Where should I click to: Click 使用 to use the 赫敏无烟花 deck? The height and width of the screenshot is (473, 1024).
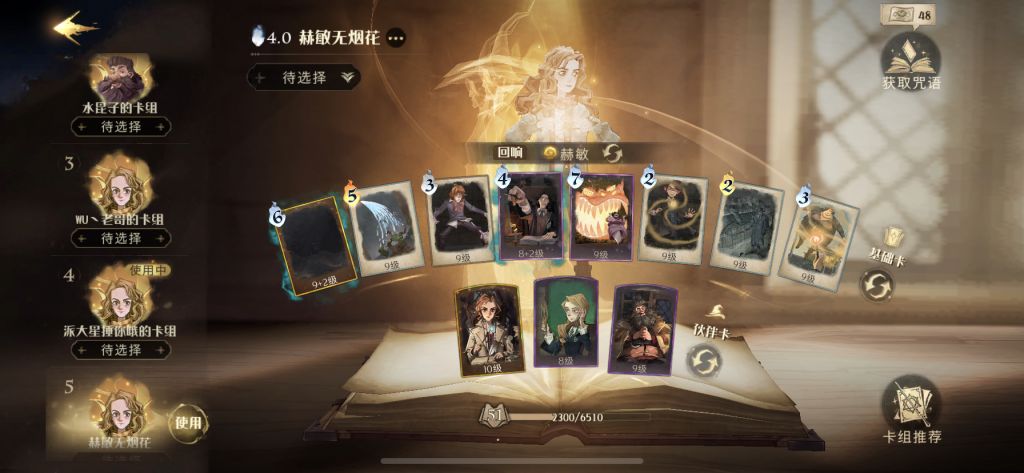pos(188,423)
